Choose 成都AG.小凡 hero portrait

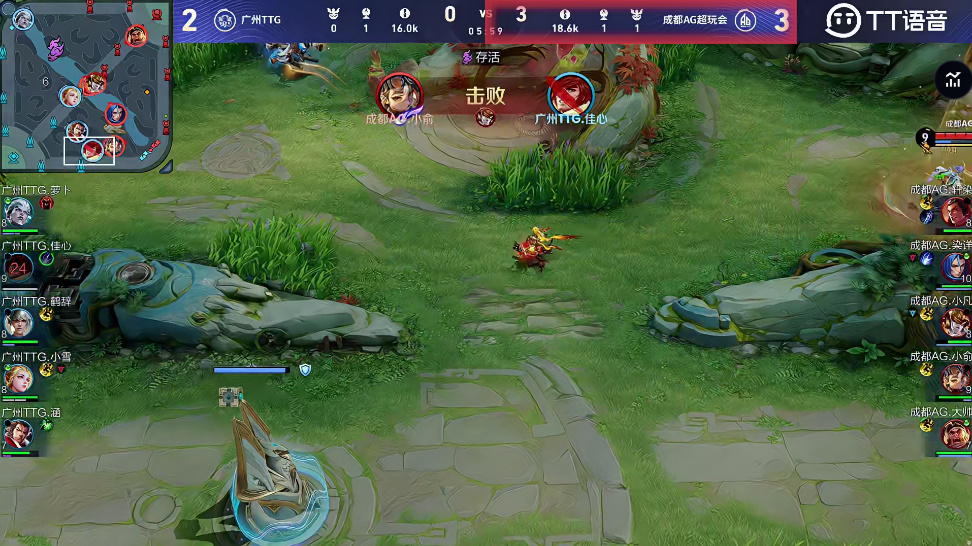tap(955, 322)
